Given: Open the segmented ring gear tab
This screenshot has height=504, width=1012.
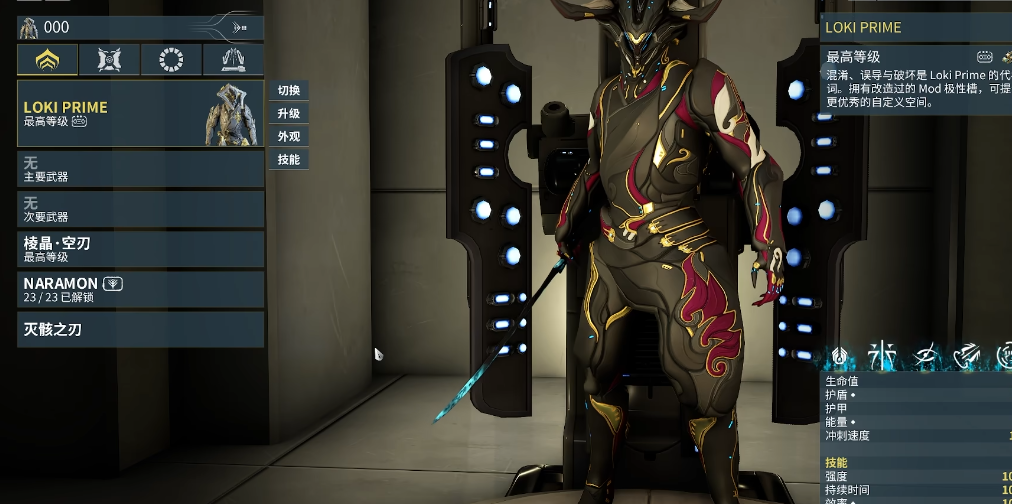Looking at the screenshot, I should [171, 61].
